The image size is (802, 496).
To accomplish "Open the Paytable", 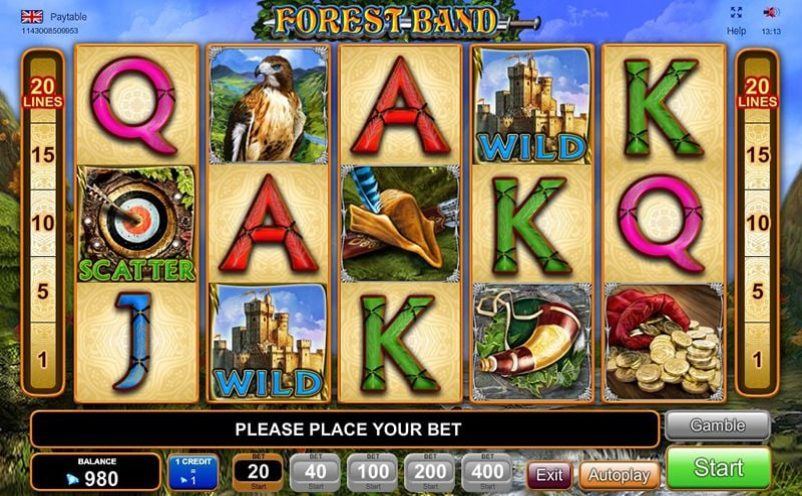I will [68, 17].
